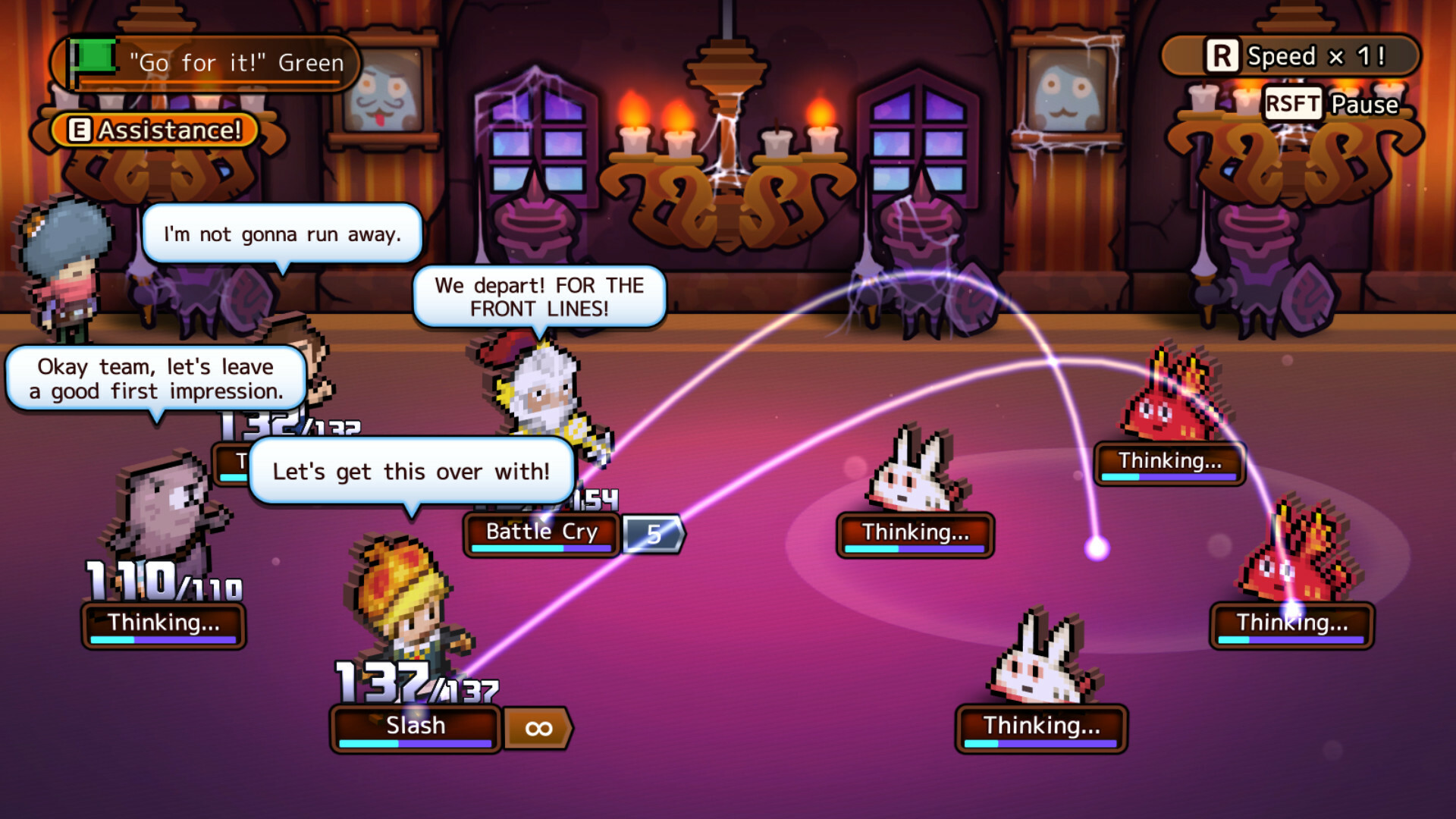Click the white-bearded knight hero sprite
Viewport: 1456px width, 819px height.
click(542, 394)
